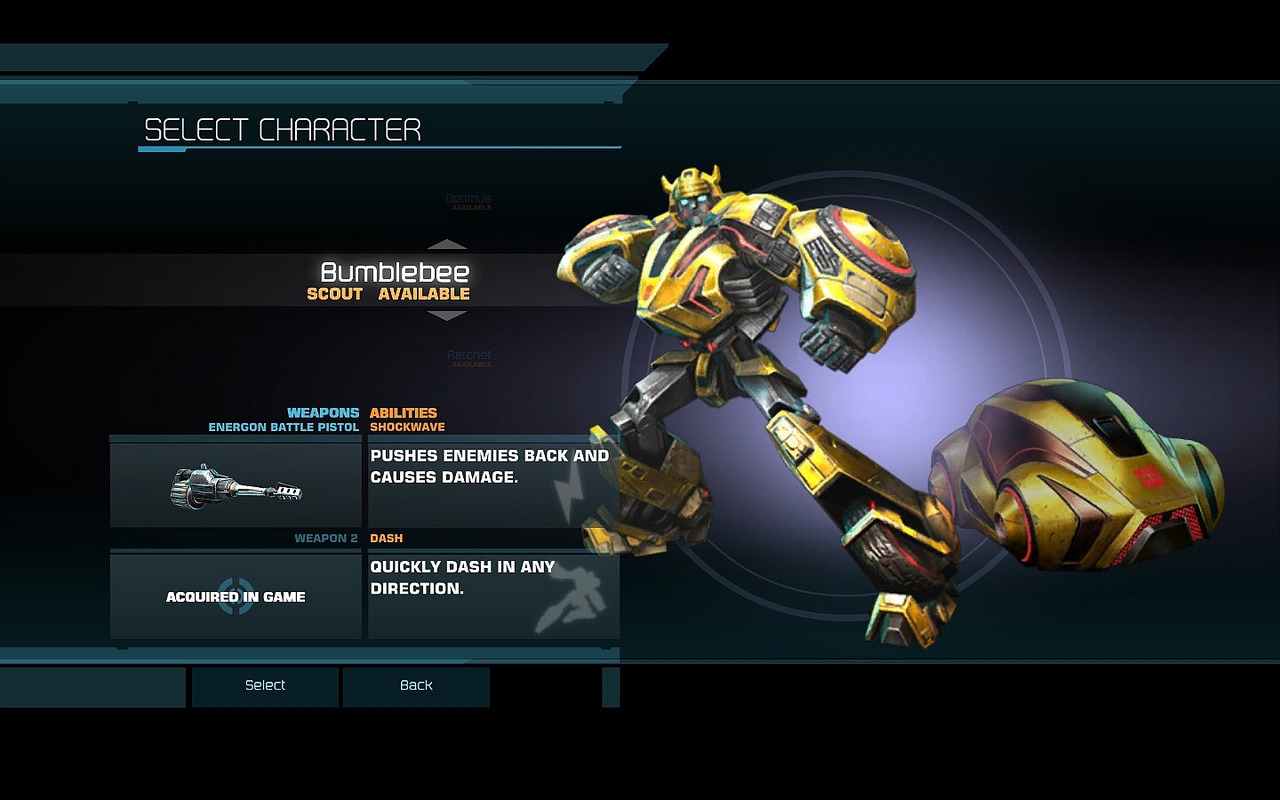Confirm character with the Select button
The width and height of the screenshot is (1280, 800).
coord(265,686)
